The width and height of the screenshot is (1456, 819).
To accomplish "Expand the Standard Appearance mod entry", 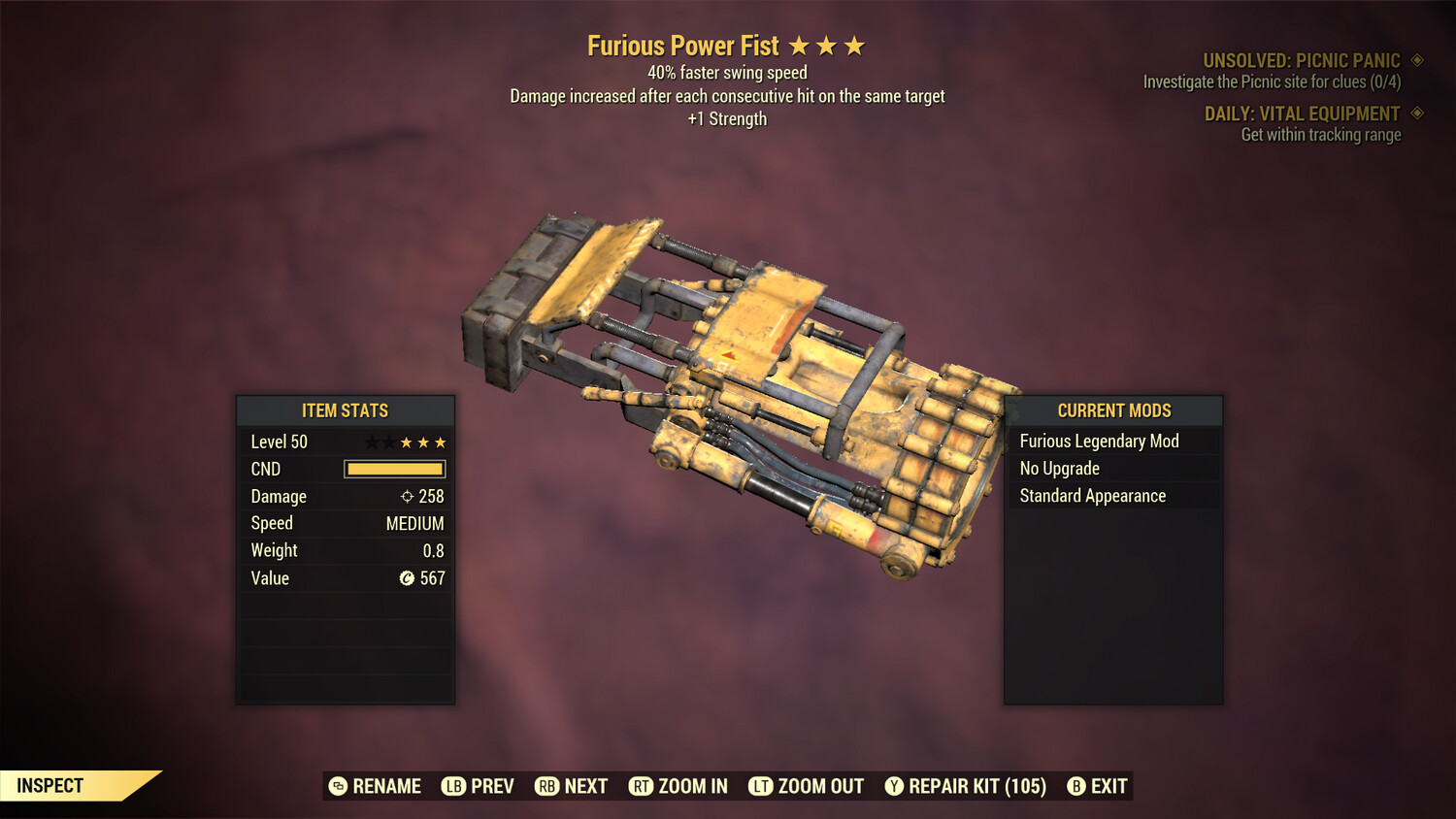I will (1092, 495).
